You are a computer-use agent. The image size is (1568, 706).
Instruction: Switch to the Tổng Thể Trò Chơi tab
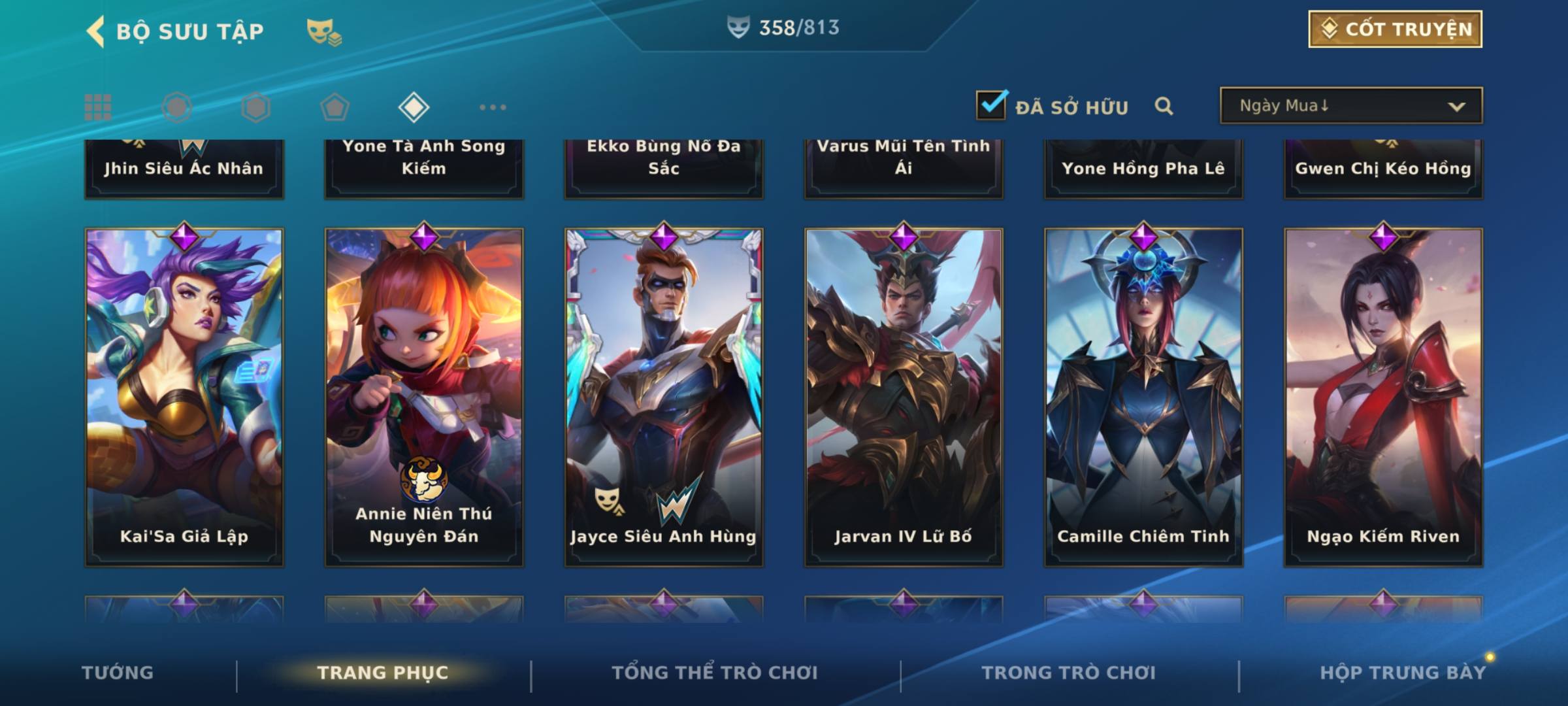pyautogui.click(x=715, y=673)
